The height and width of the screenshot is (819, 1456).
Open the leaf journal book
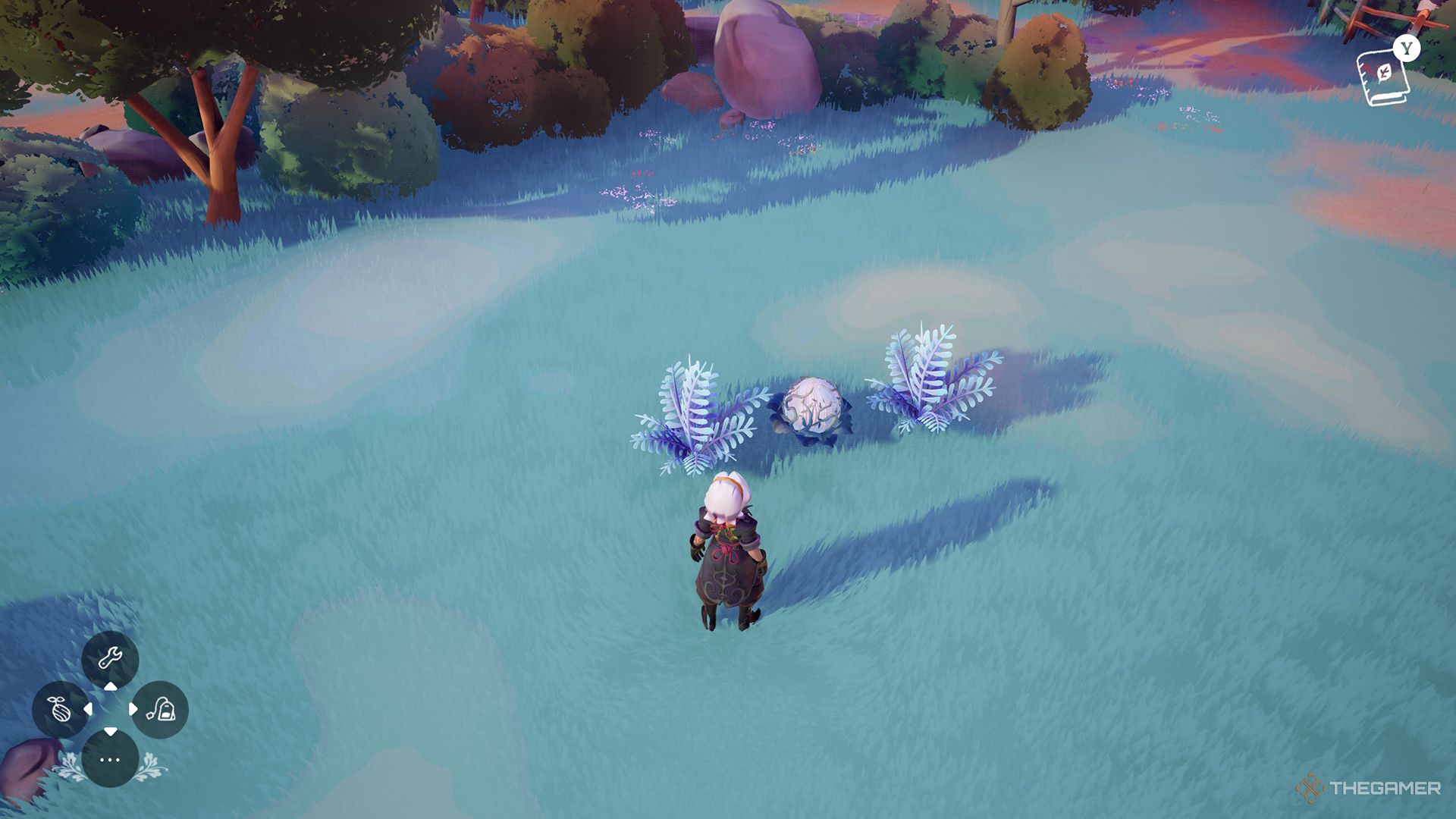[x=1382, y=77]
